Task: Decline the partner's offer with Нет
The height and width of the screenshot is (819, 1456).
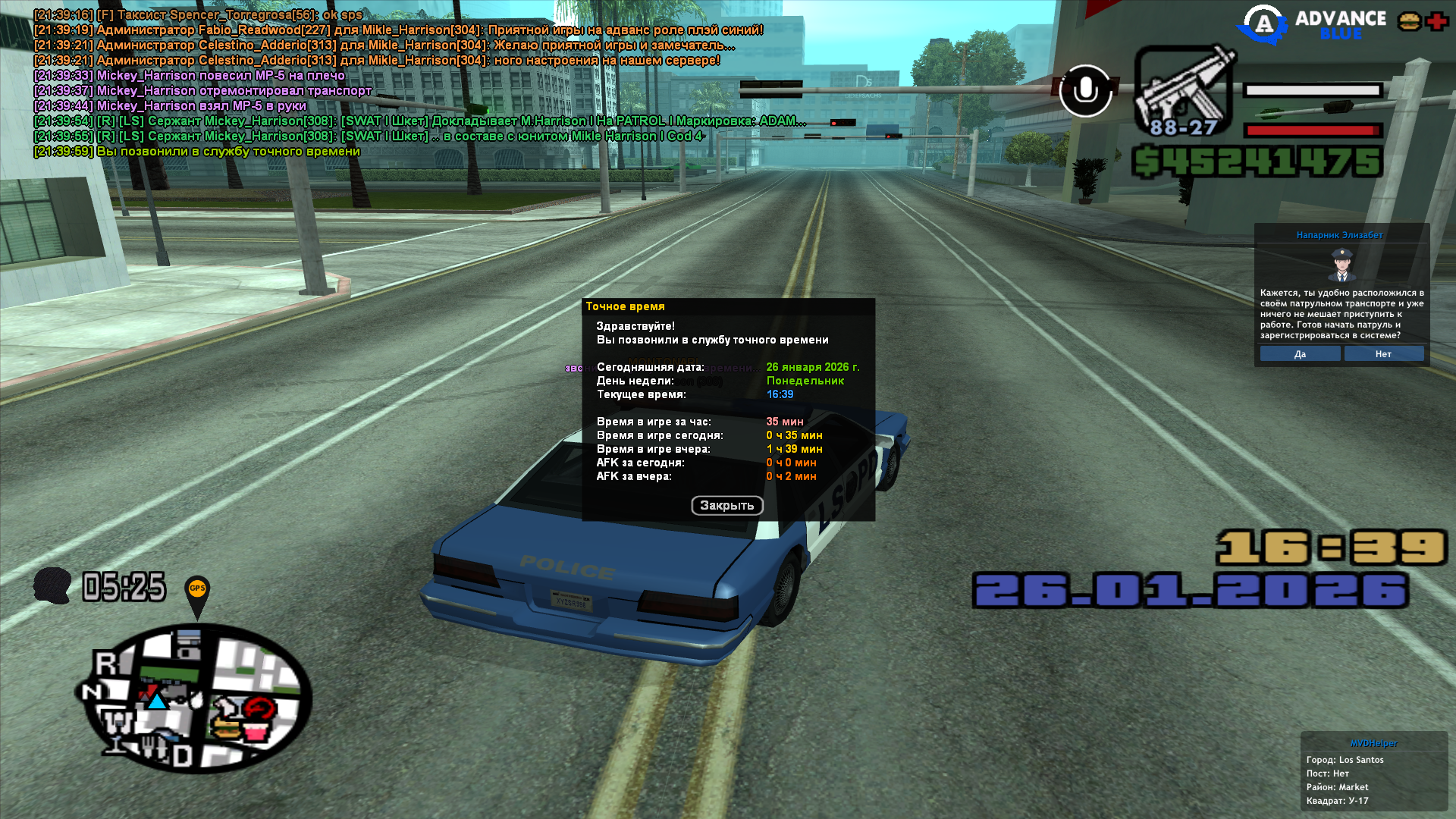Action: [x=1383, y=354]
